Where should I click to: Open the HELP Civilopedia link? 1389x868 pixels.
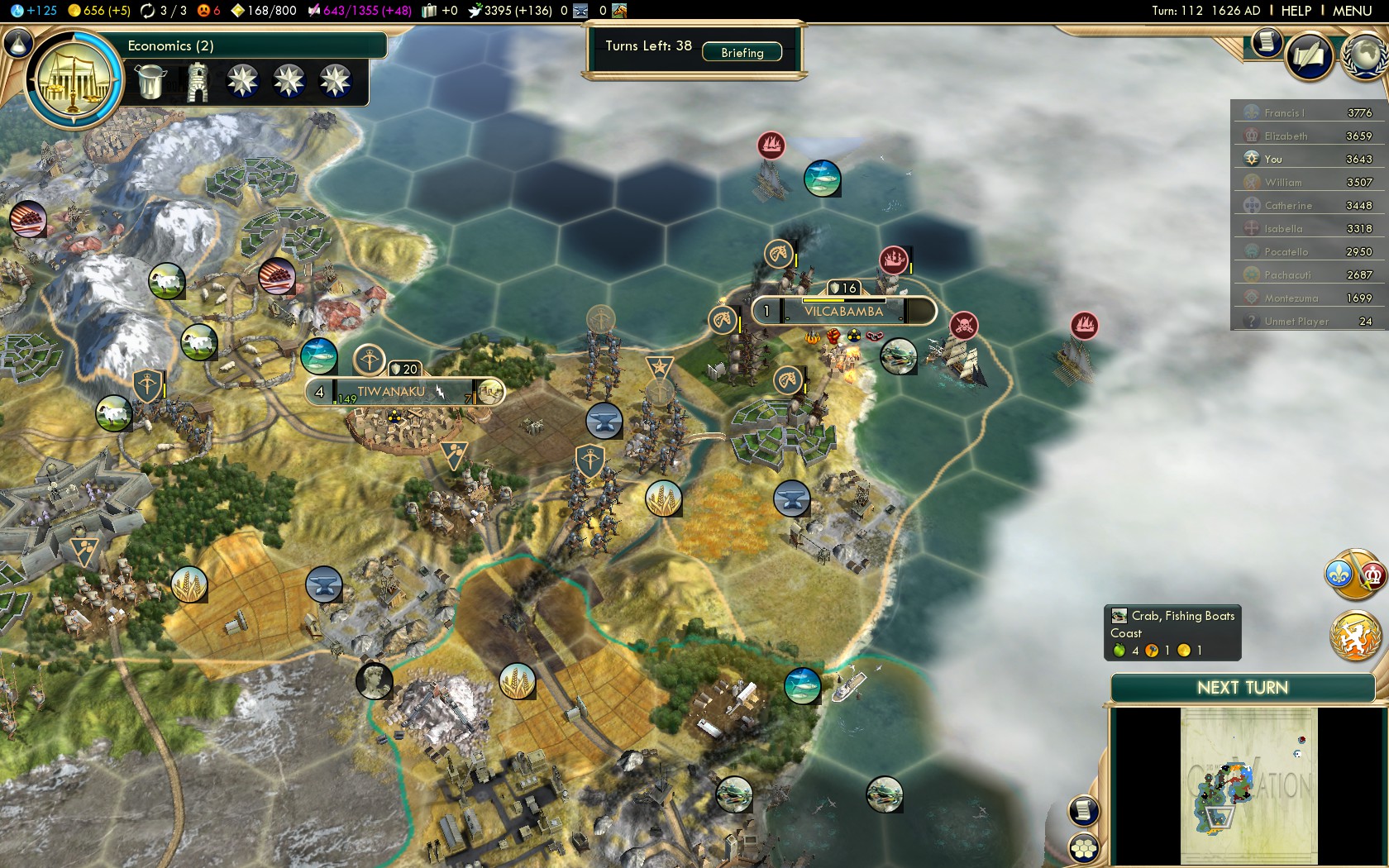[x=1296, y=11]
